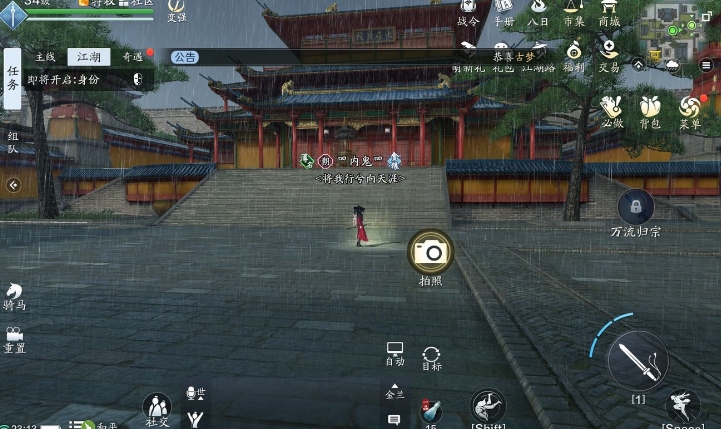Switch target with the 目标 button
Screen dimensions: 721x429
(431, 356)
